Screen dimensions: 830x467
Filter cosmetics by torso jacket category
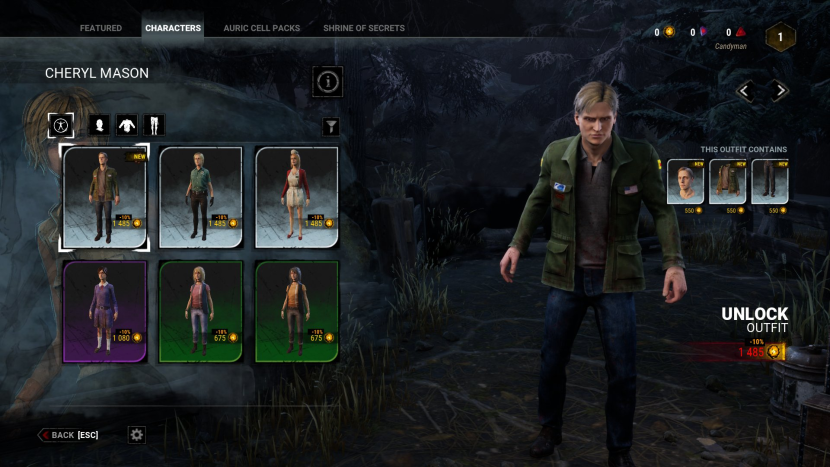[x=127, y=125]
